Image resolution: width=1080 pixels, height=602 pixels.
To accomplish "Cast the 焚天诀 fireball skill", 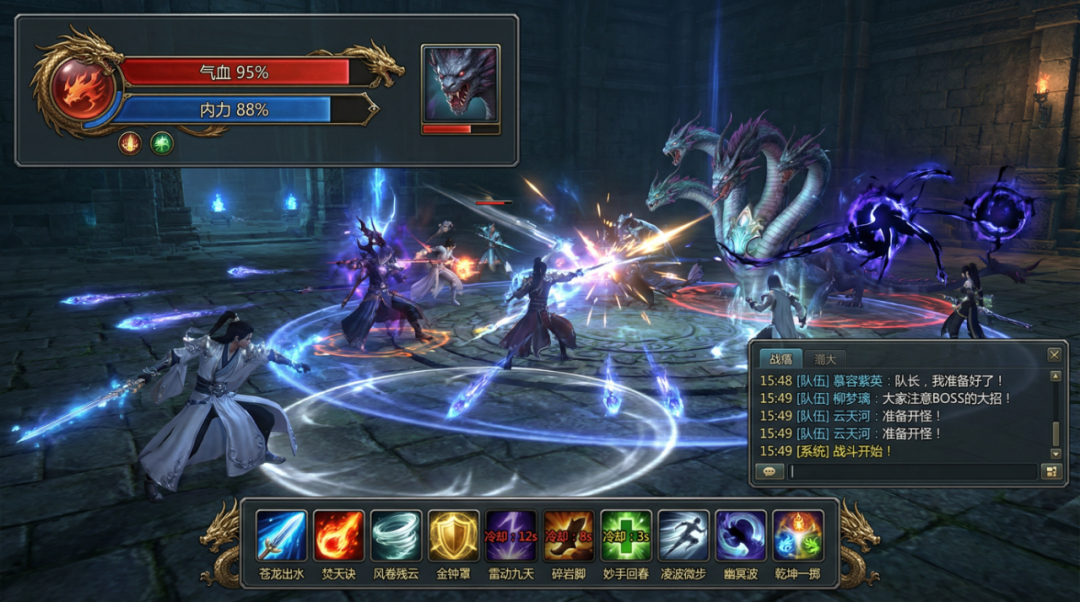I will (339, 535).
